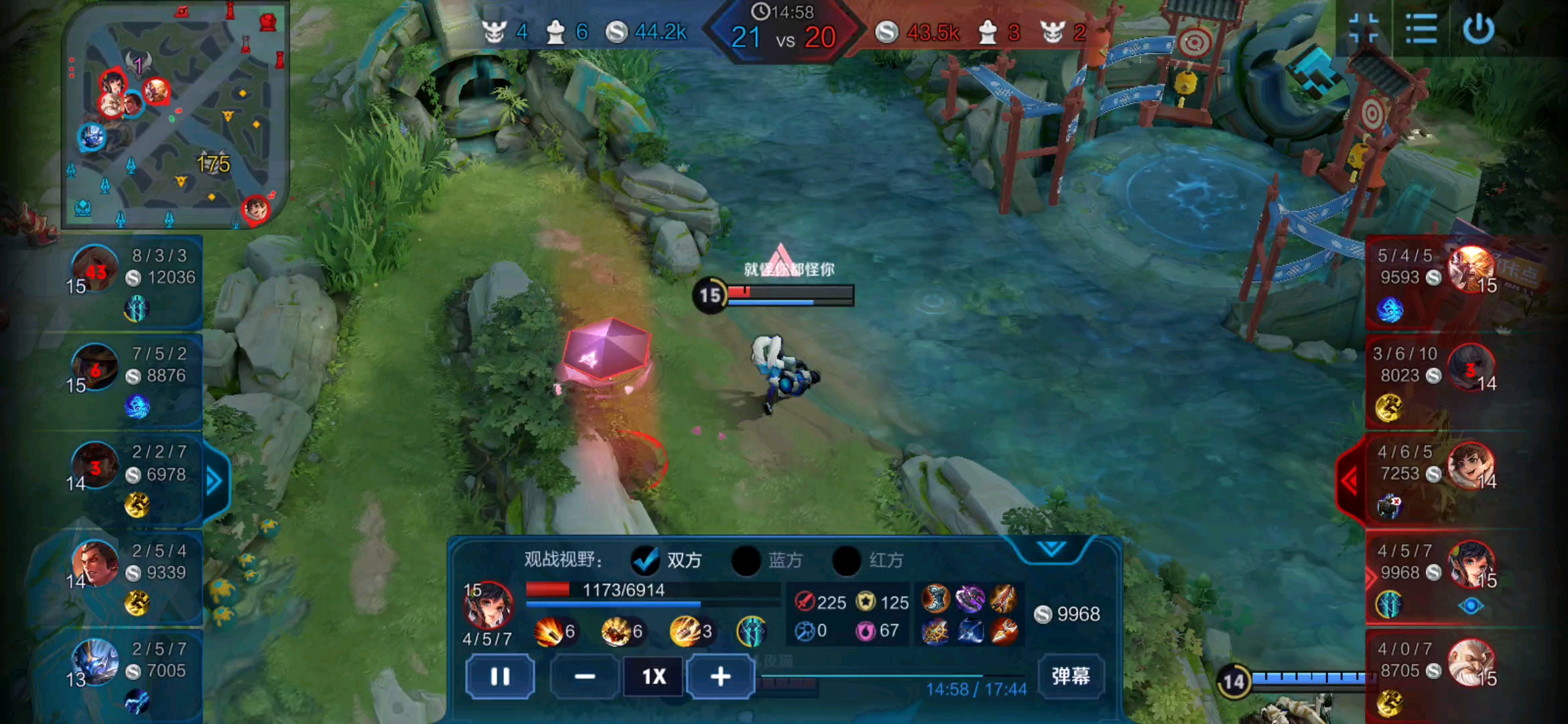Collapse the spectator panel with the down arrow
1568x724 pixels.
point(1051,550)
